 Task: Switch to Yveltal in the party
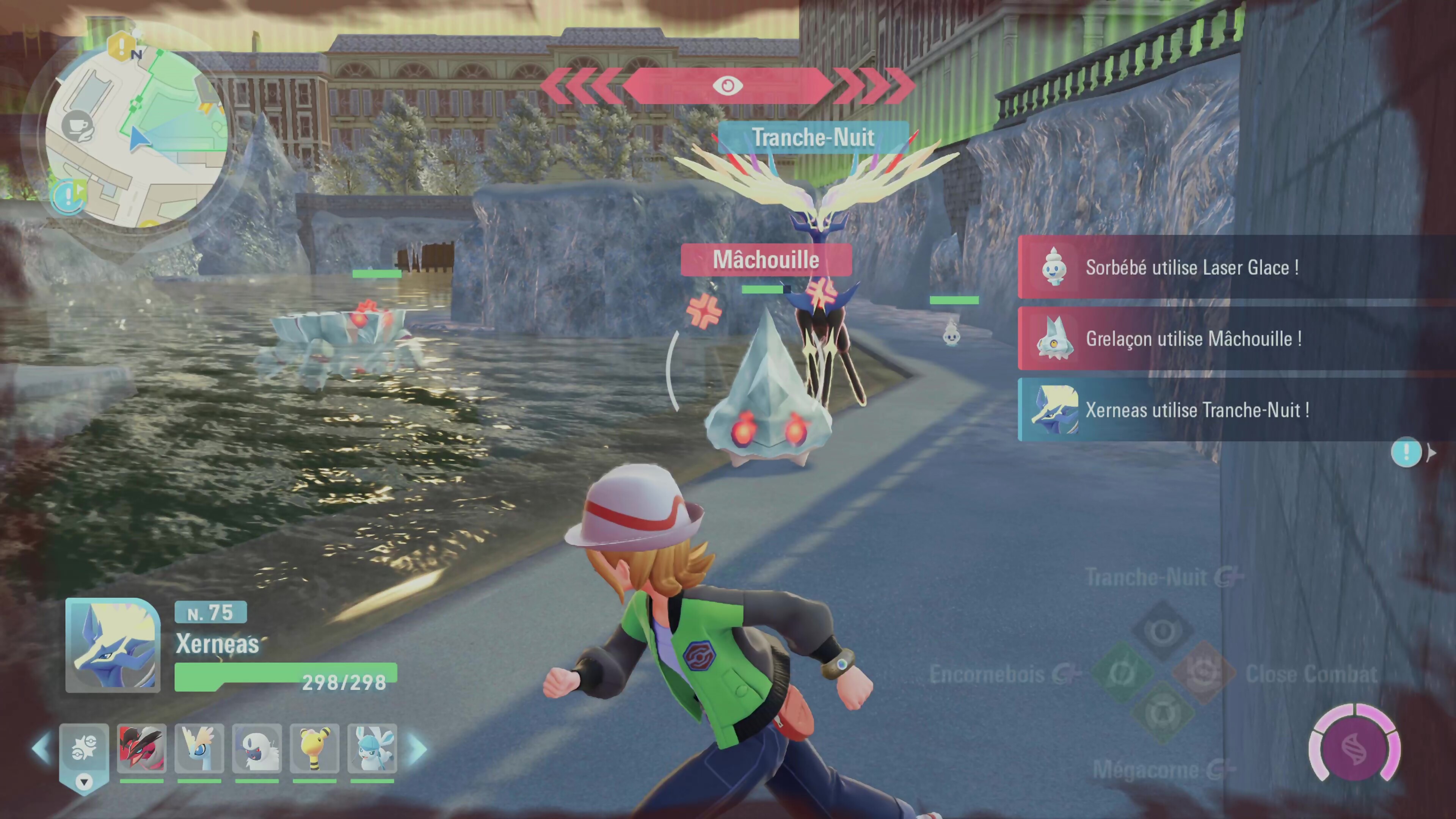142,748
